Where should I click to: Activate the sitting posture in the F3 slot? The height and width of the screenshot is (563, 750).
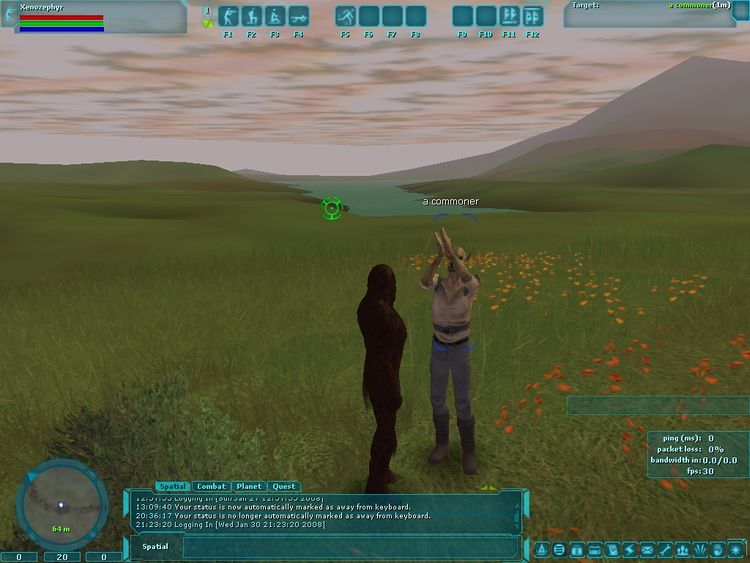tap(275, 16)
